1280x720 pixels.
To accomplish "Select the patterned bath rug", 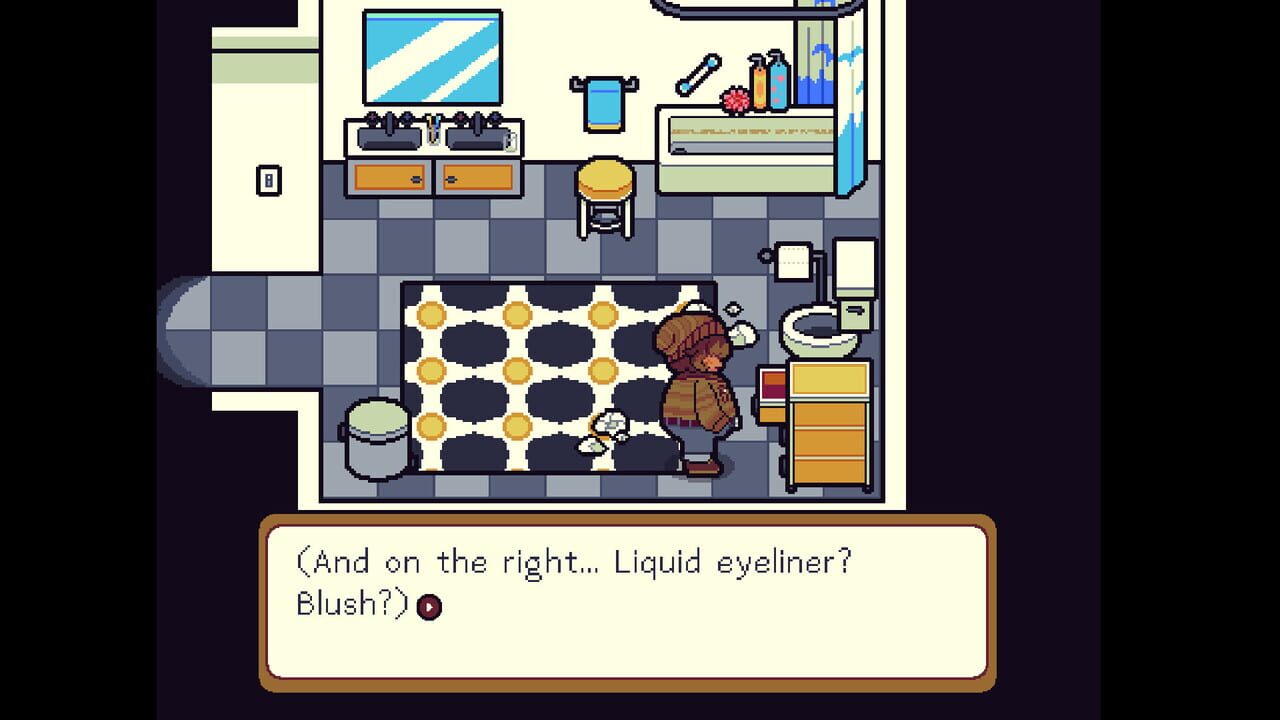I will pos(520,380).
